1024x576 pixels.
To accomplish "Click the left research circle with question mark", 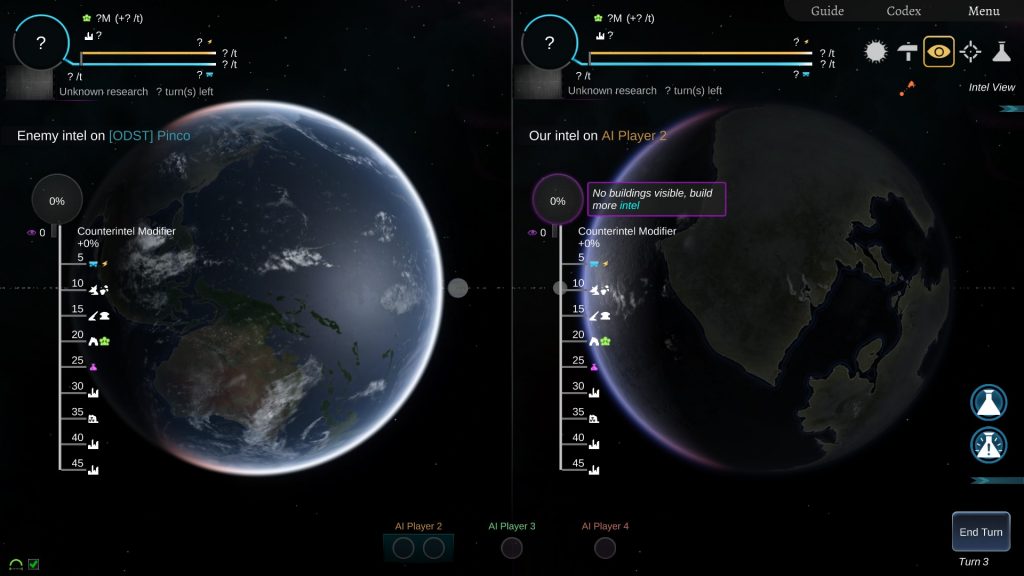I will click(x=41, y=43).
